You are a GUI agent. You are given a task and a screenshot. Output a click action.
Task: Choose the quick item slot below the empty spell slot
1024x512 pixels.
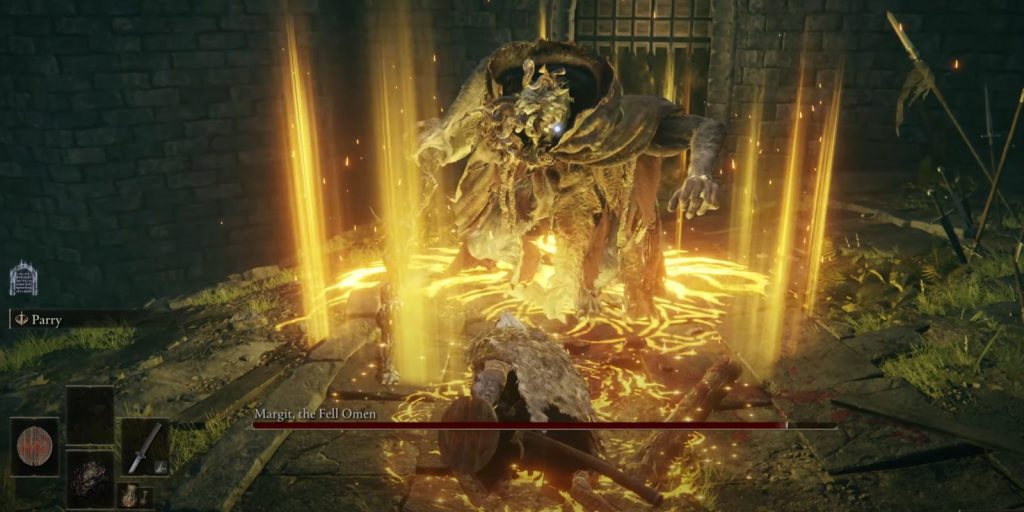click(x=90, y=478)
